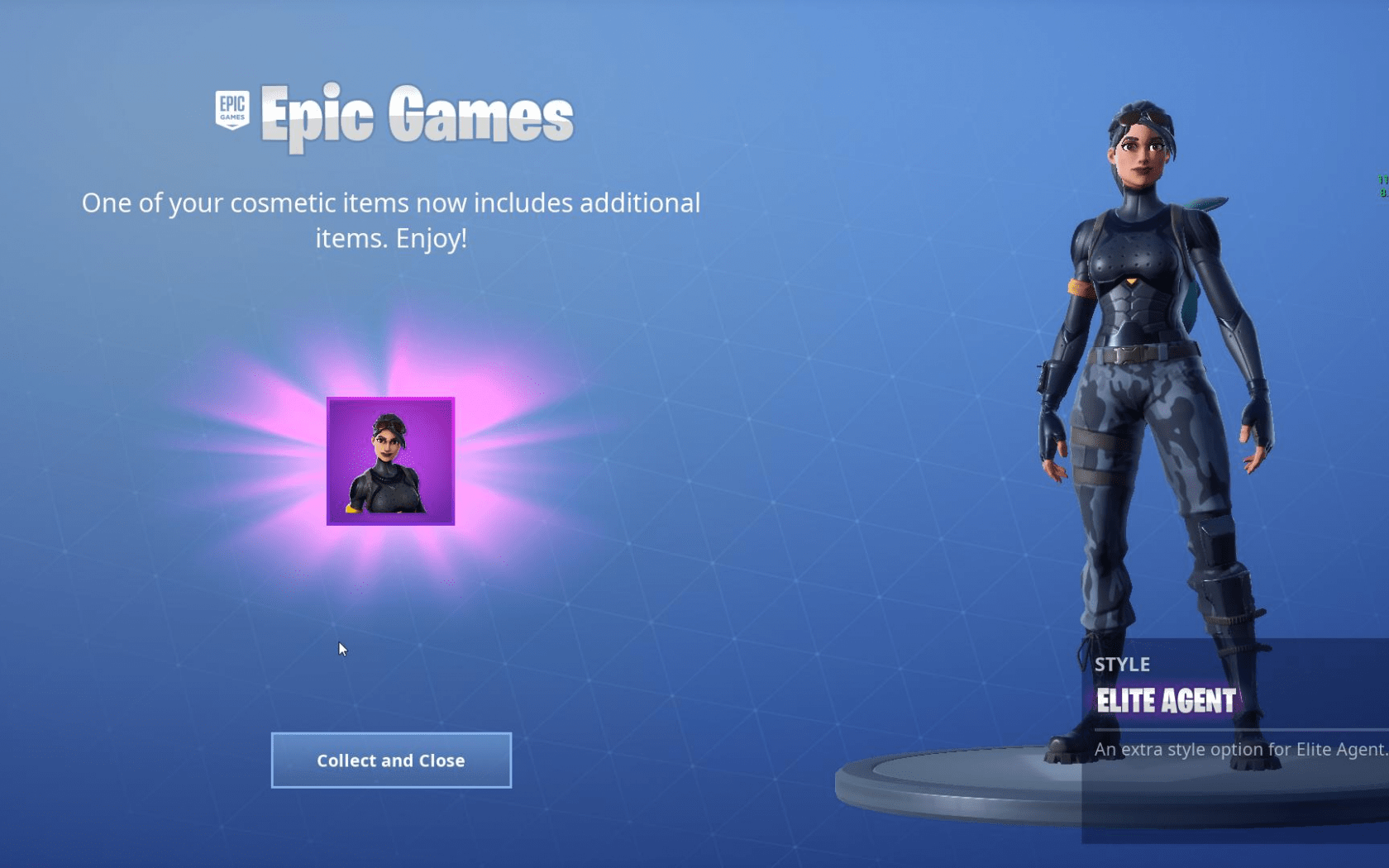Click the mouse cursor arrow location

click(341, 650)
